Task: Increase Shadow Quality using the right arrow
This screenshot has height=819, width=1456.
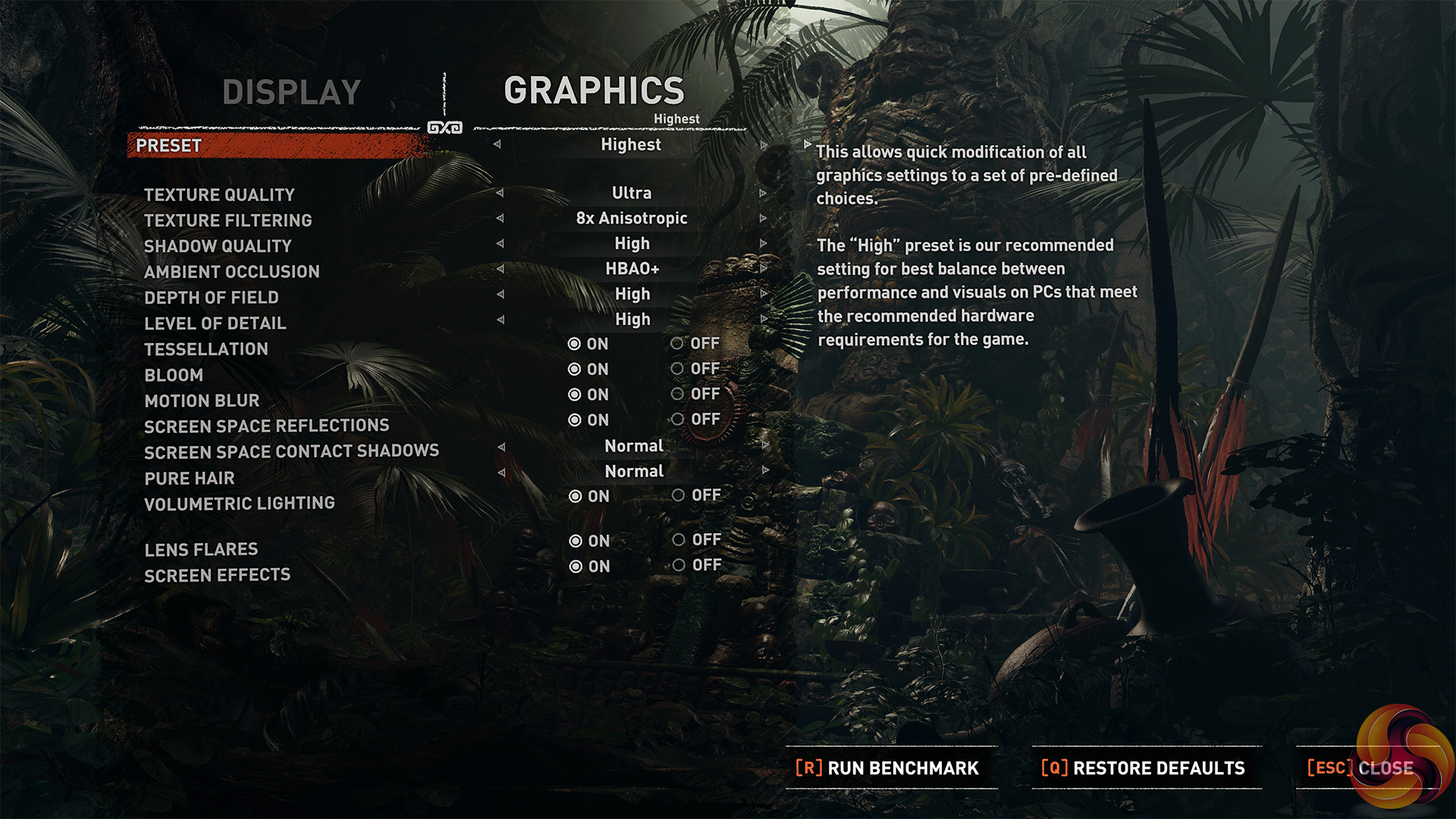Action: pyautogui.click(x=763, y=243)
